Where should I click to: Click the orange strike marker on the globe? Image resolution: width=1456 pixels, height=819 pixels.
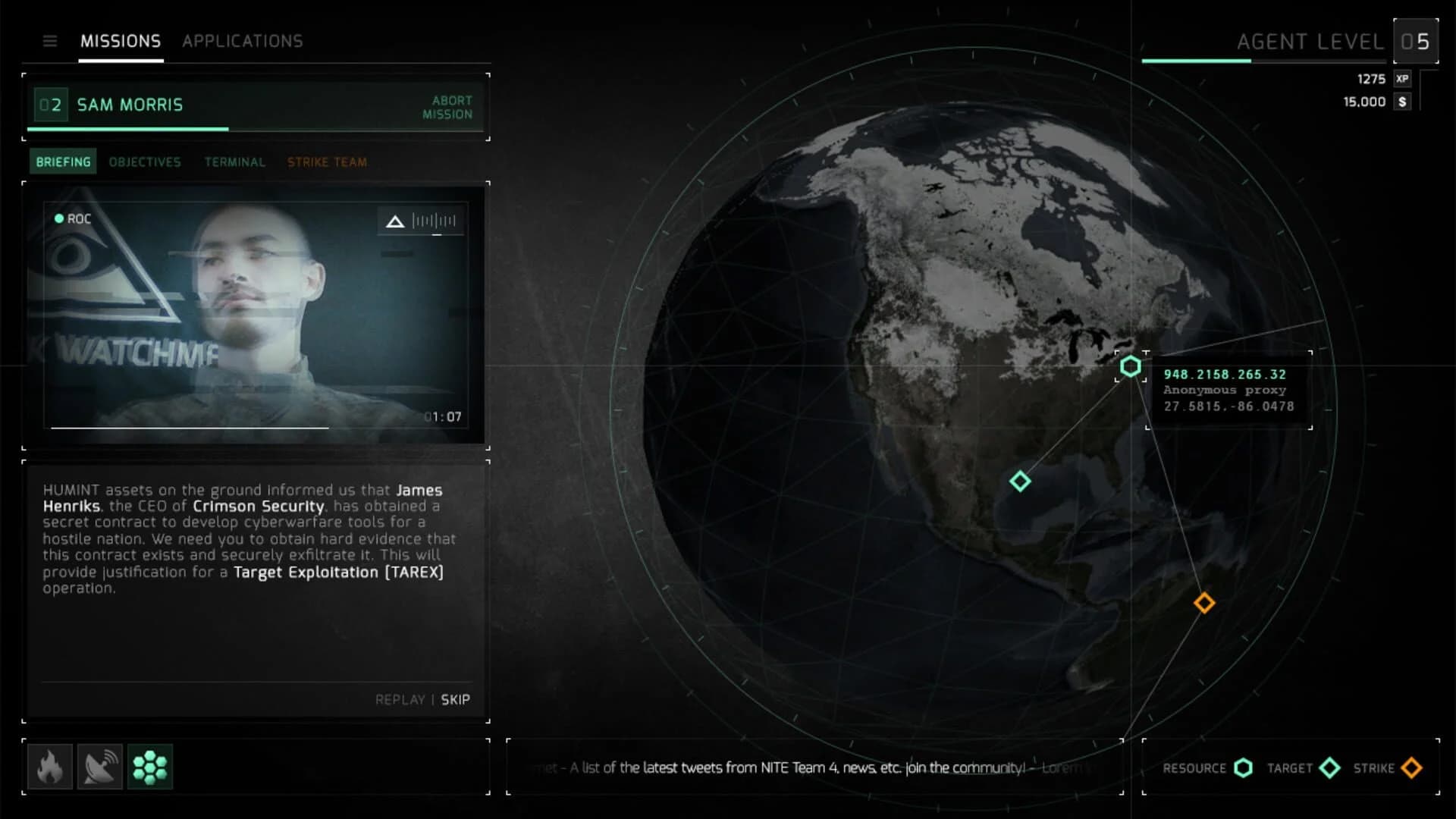1203,603
